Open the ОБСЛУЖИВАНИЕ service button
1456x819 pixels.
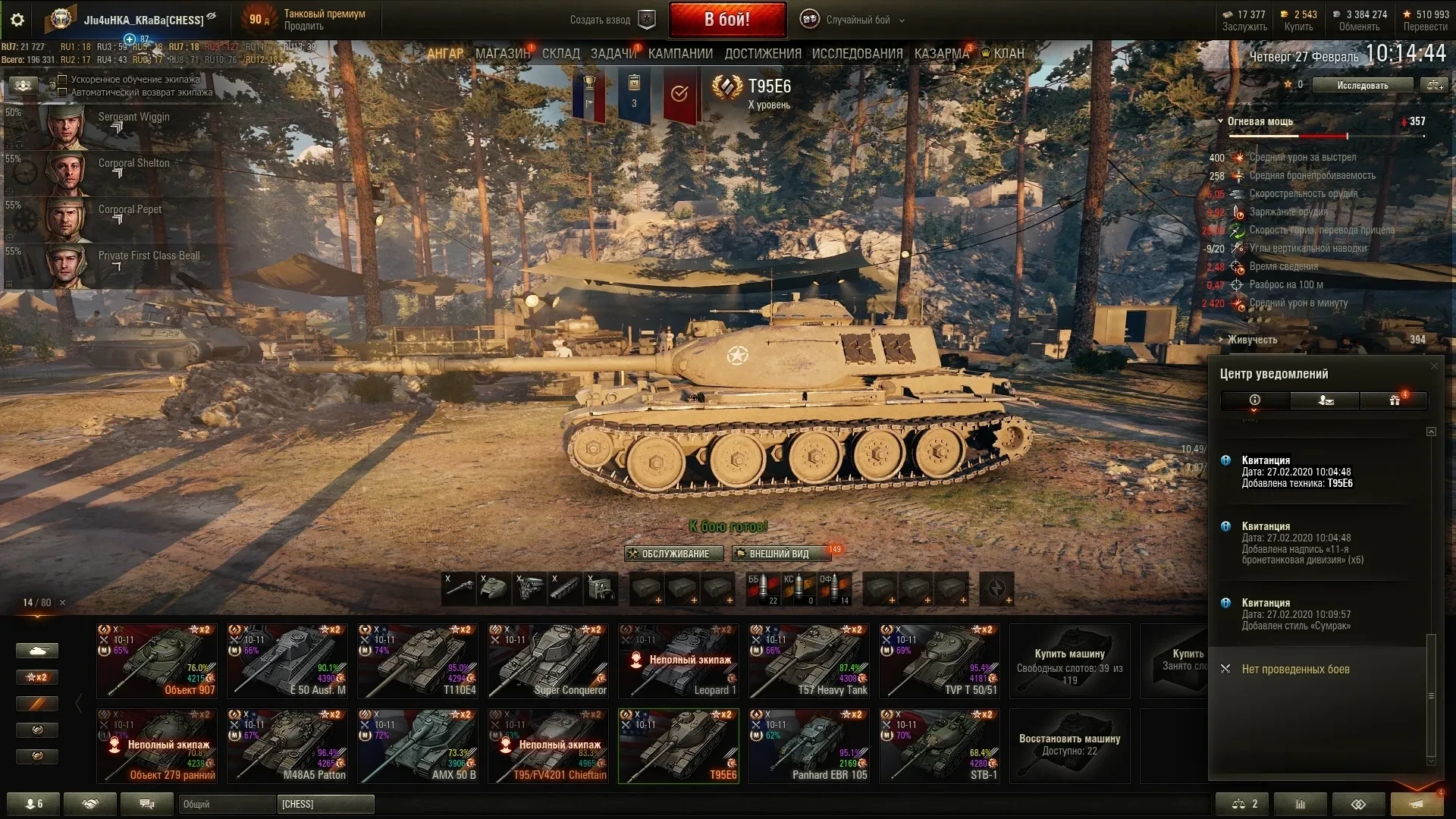coord(669,554)
